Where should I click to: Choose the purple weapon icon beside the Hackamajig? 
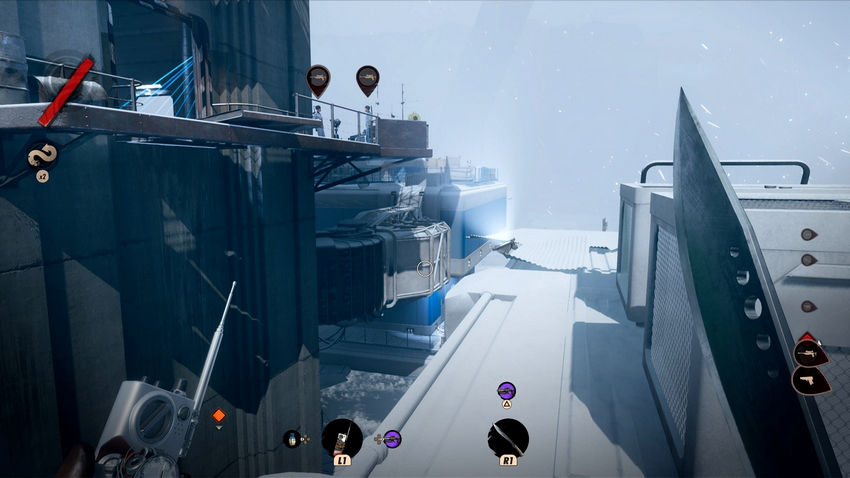pyautogui.click(x=391, y=438)
